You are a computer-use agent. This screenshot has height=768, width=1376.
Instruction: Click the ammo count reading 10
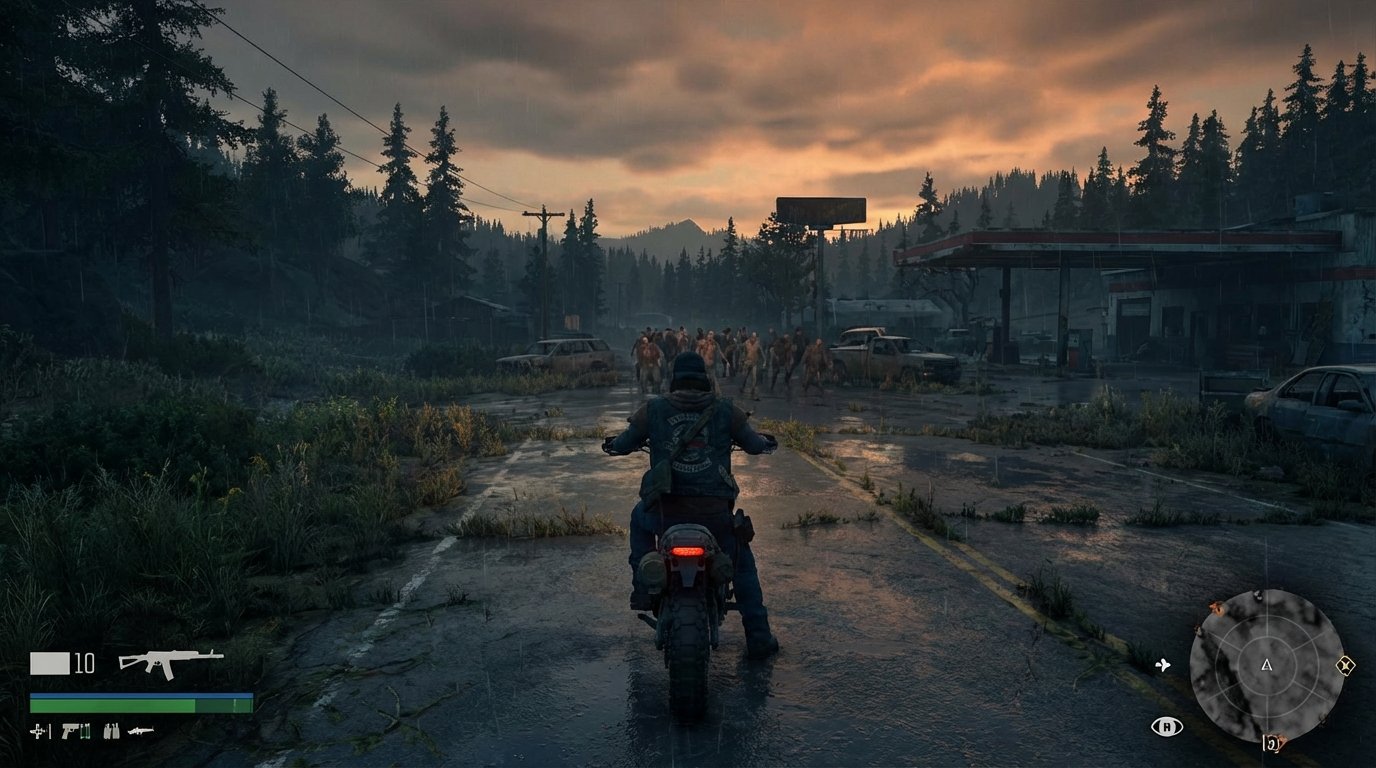[x=84, y=662]
